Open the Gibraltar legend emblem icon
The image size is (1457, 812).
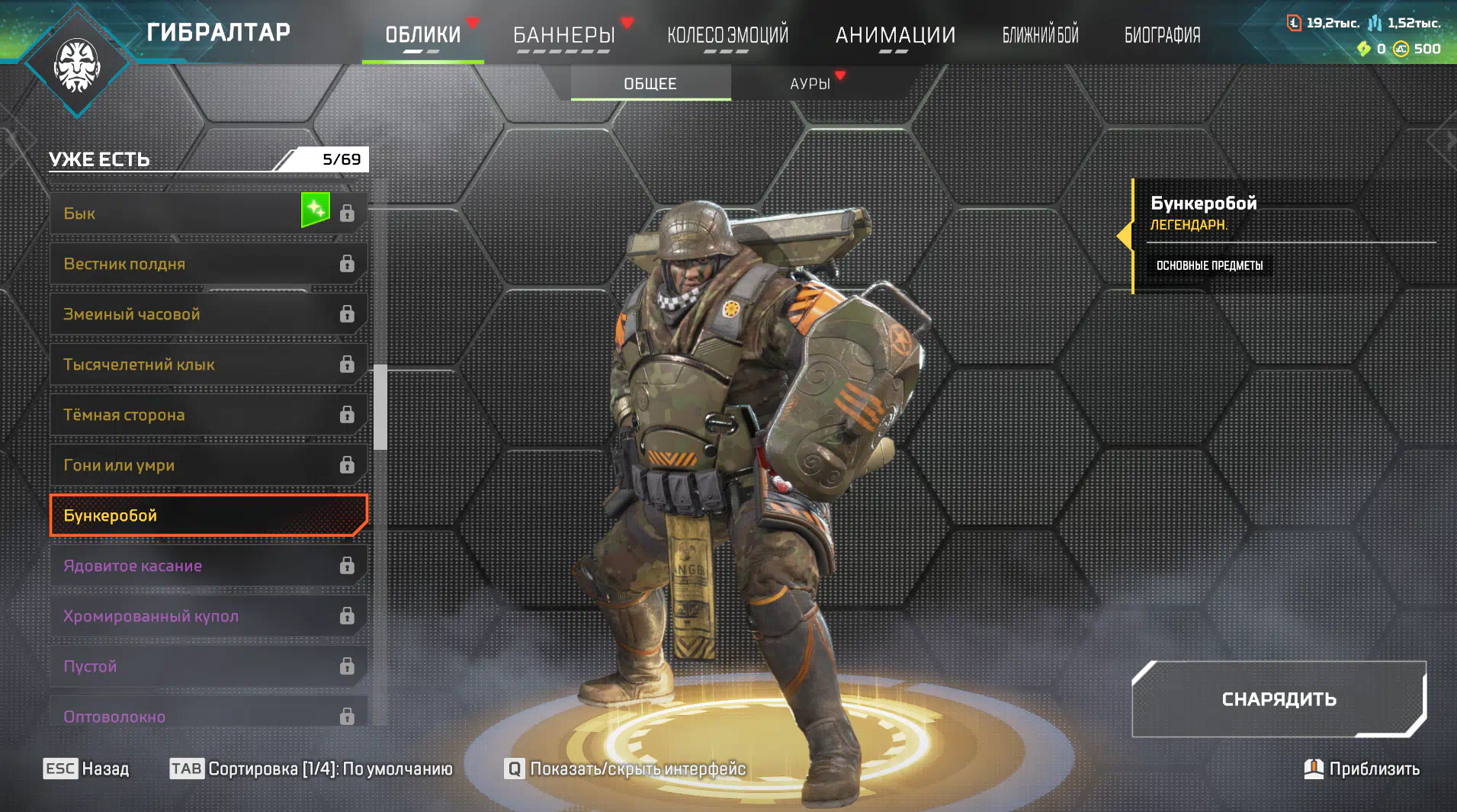(77, 65)
